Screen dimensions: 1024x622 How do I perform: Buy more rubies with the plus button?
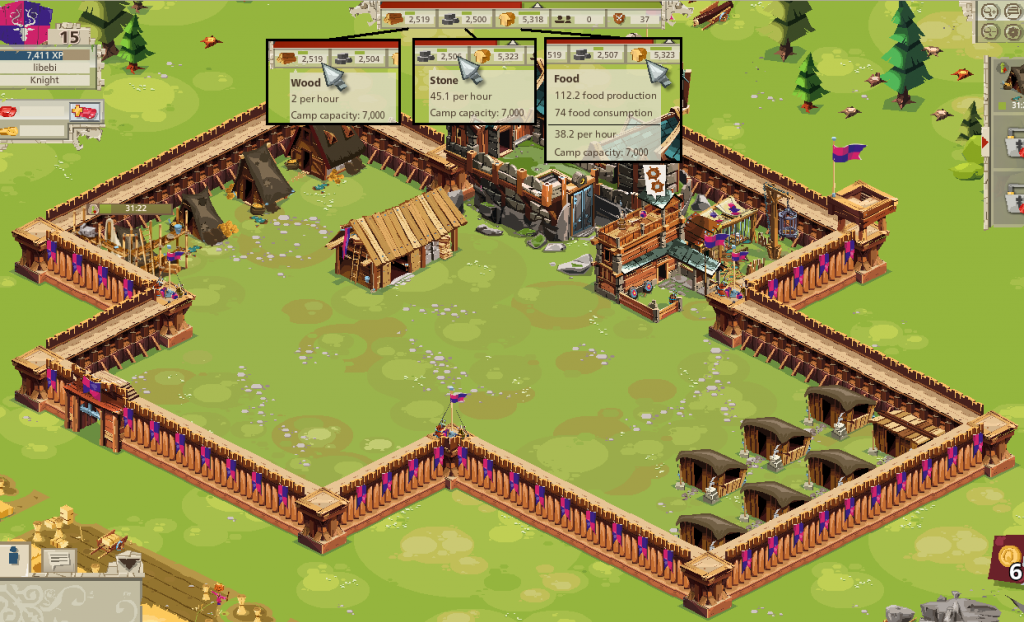tap(82, 111)
